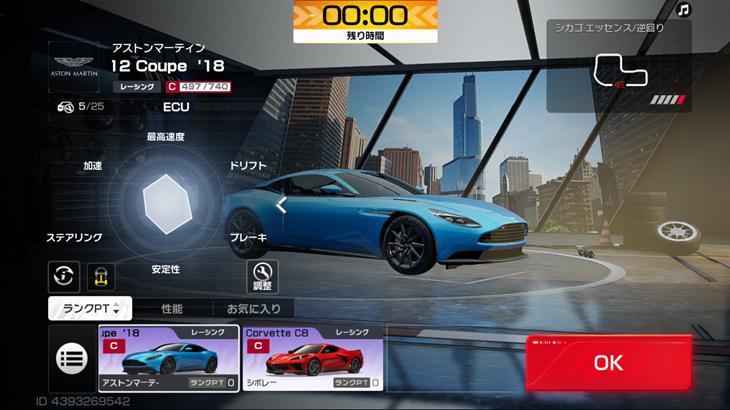Click the music note icon

684,10
